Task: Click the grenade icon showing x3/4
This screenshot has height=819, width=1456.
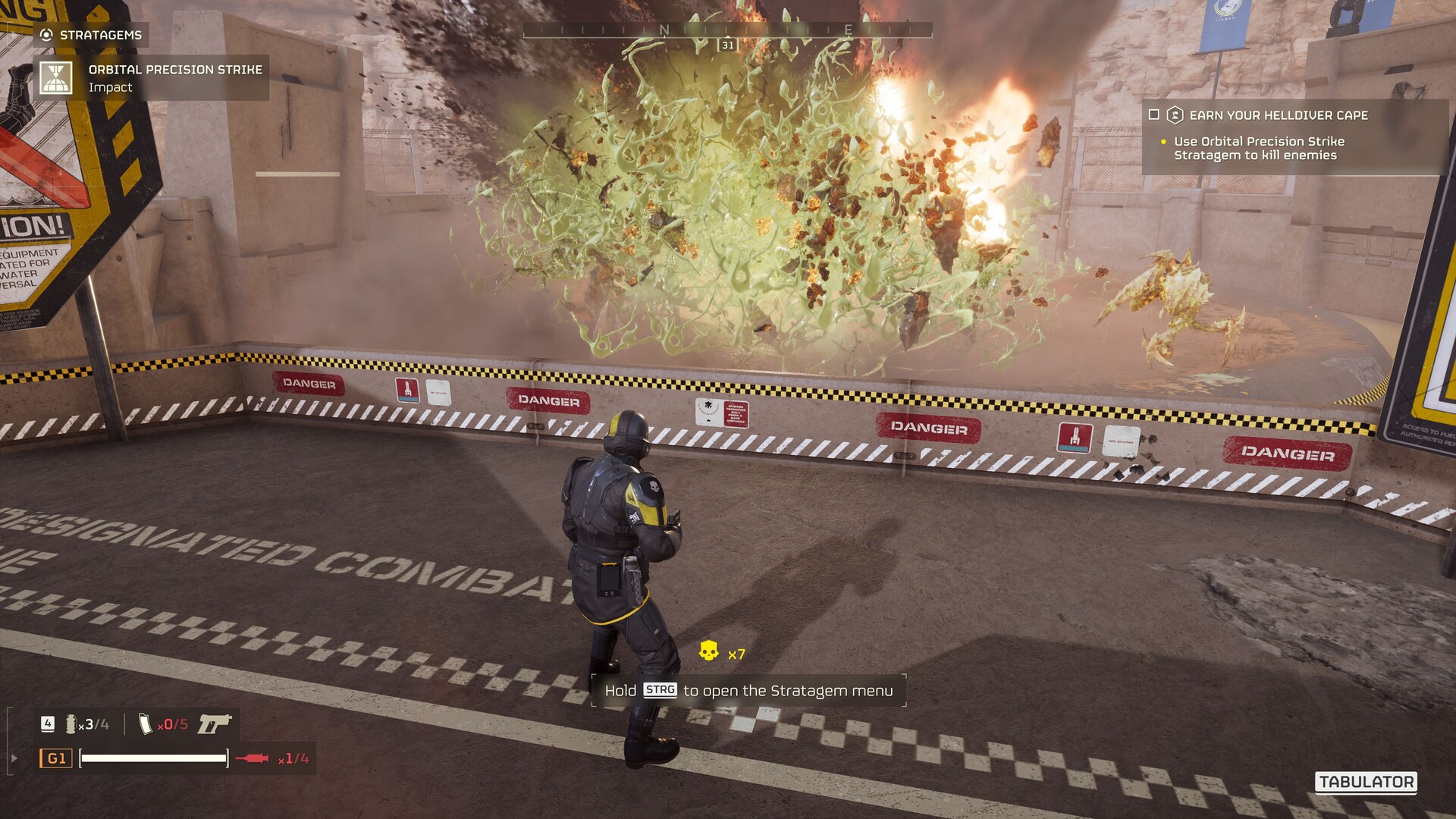Action: point(74,724)
